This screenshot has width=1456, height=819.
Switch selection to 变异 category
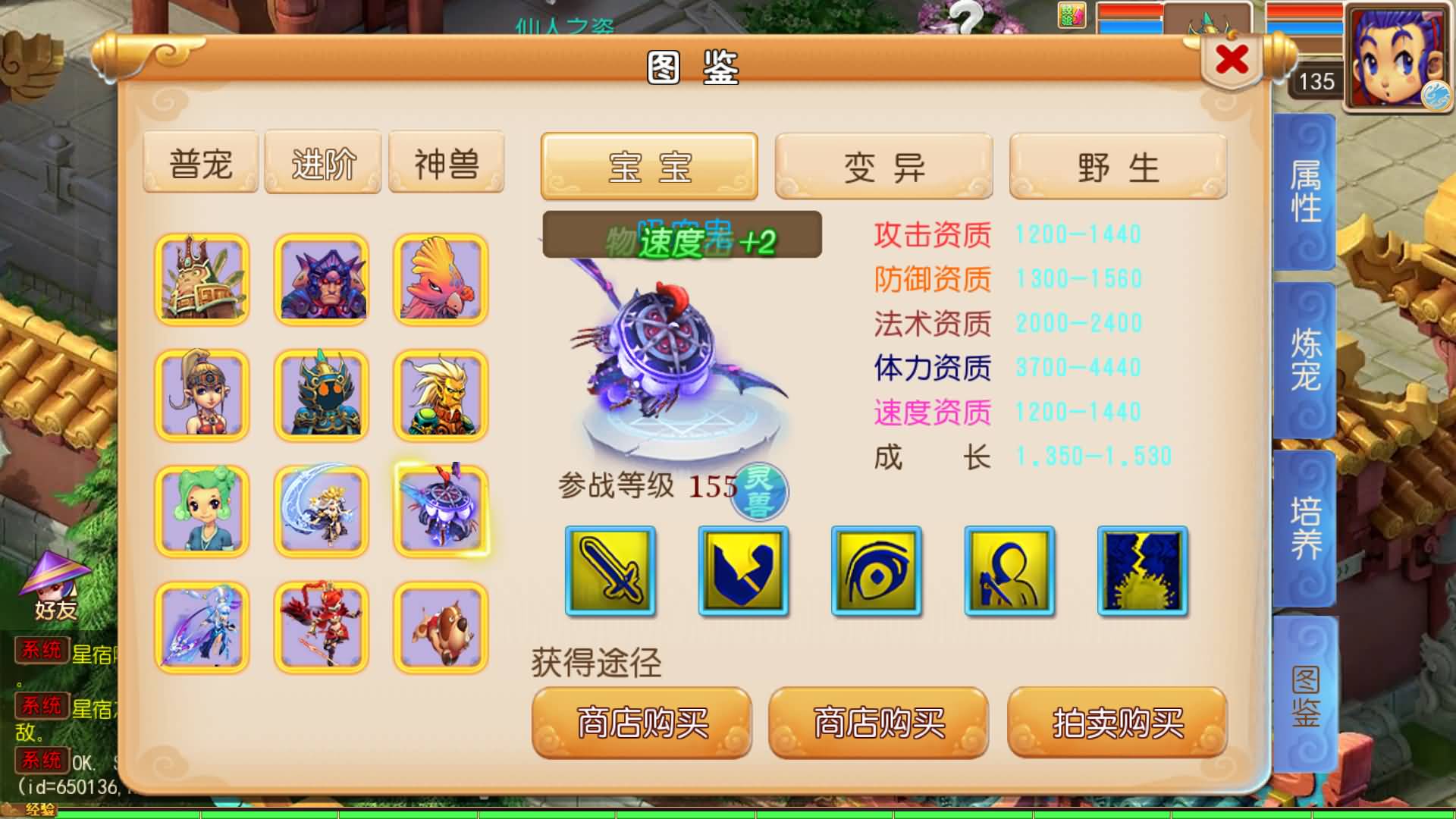(x=882, y=167)
